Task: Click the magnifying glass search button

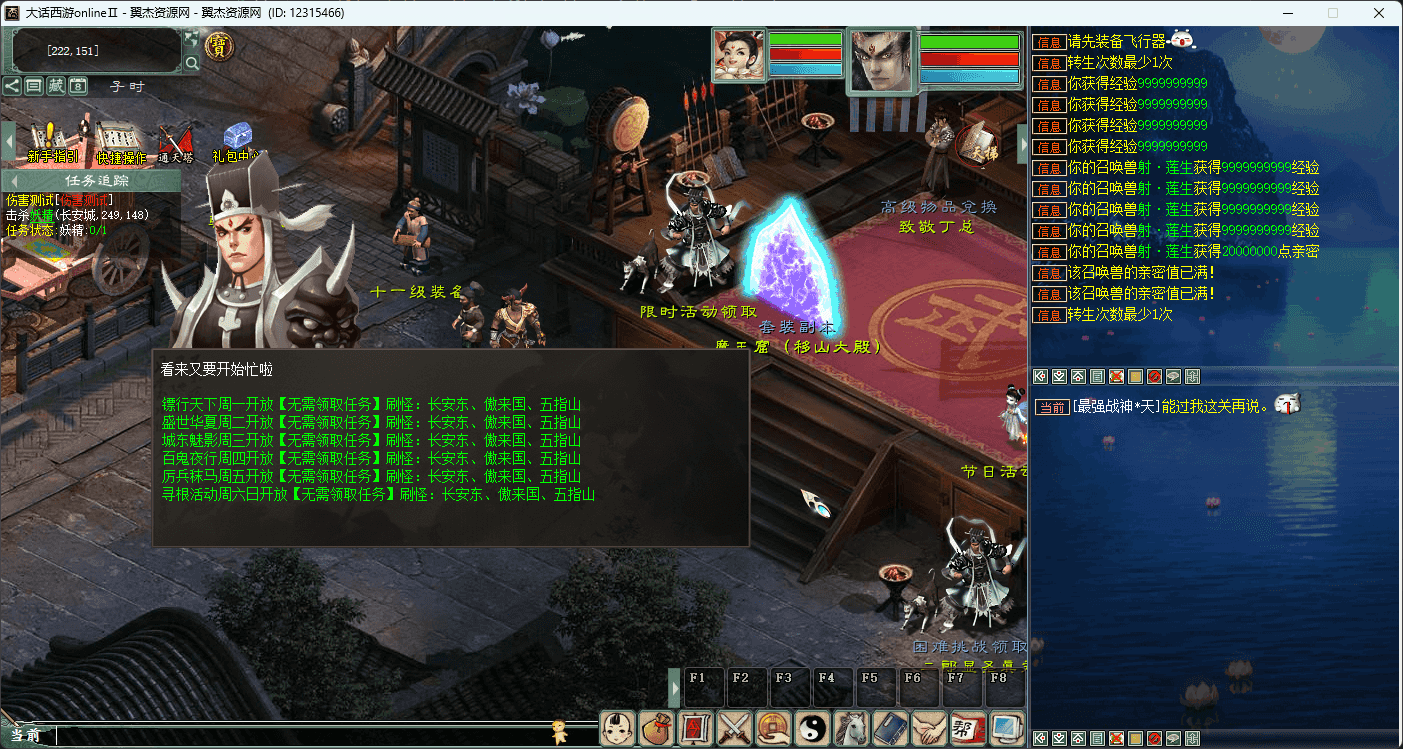Action: point(191,64)
